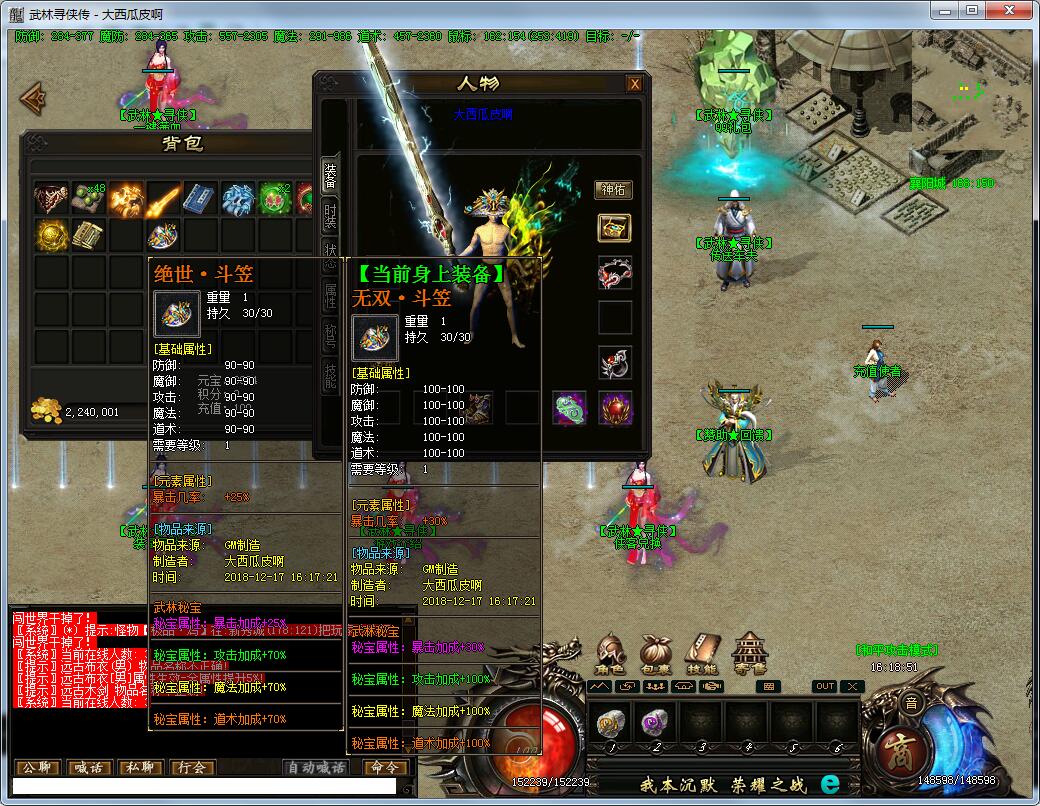Close the 人物 character panel
The image size is (1040, 806).
pos(634,84)
